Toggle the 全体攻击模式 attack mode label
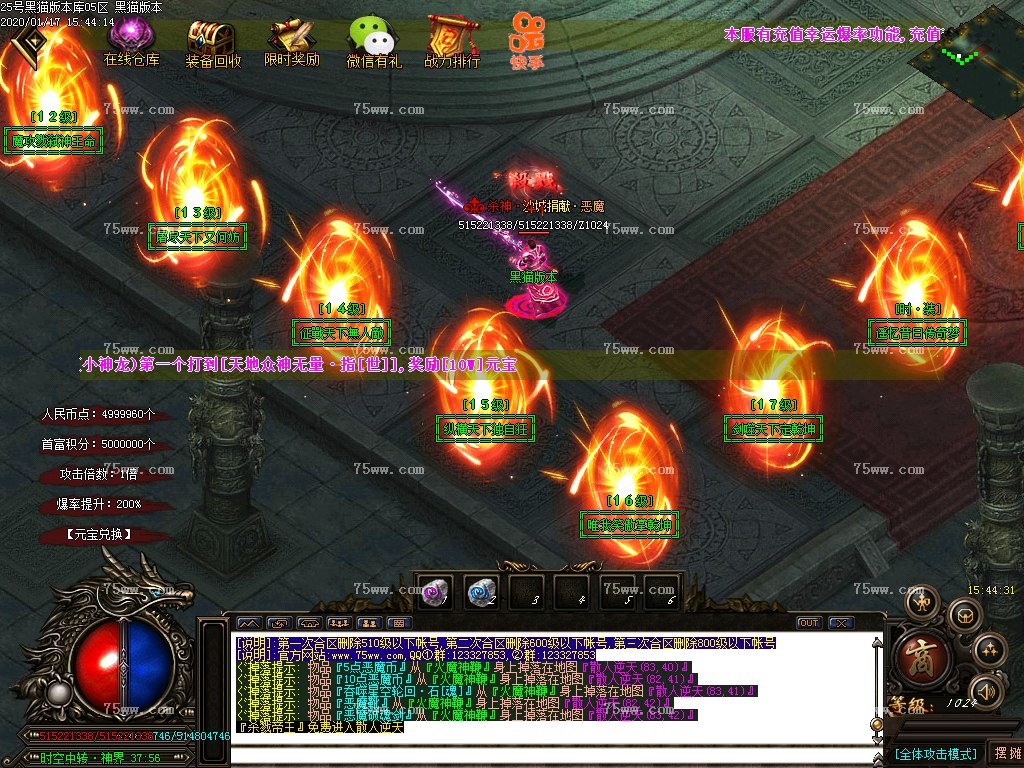Viewport: 1024px width, 768px height. click(x=935, y=753)
